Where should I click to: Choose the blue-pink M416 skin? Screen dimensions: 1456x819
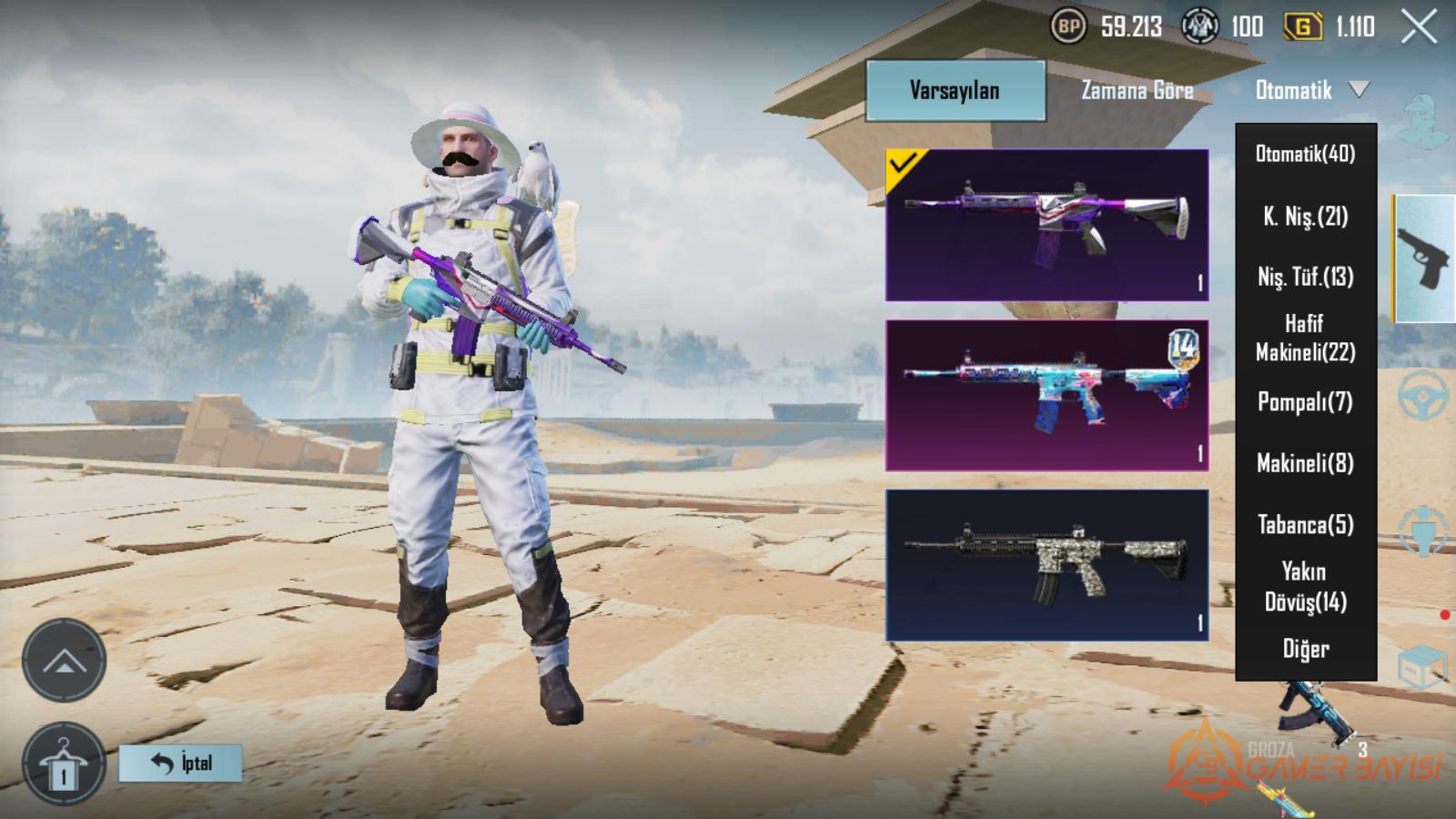click(x=1046, y=395)
